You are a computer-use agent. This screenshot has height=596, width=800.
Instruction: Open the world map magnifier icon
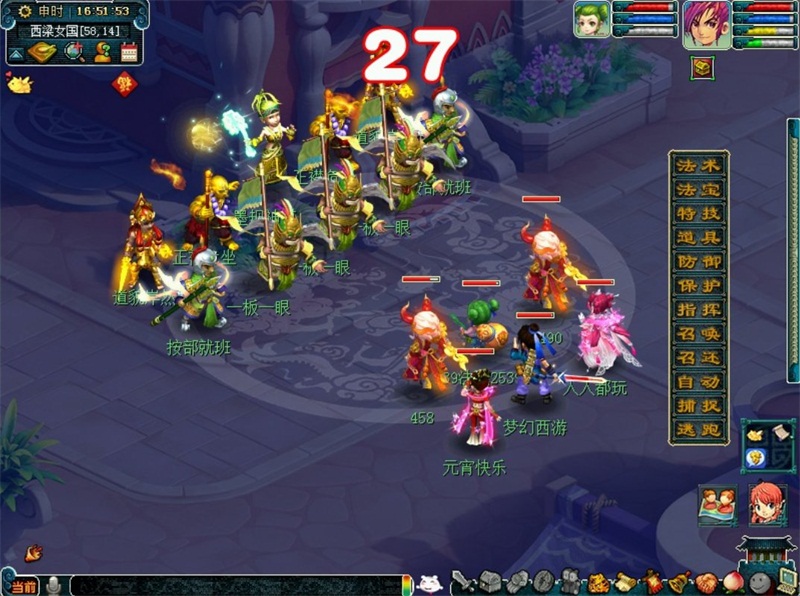73,52
